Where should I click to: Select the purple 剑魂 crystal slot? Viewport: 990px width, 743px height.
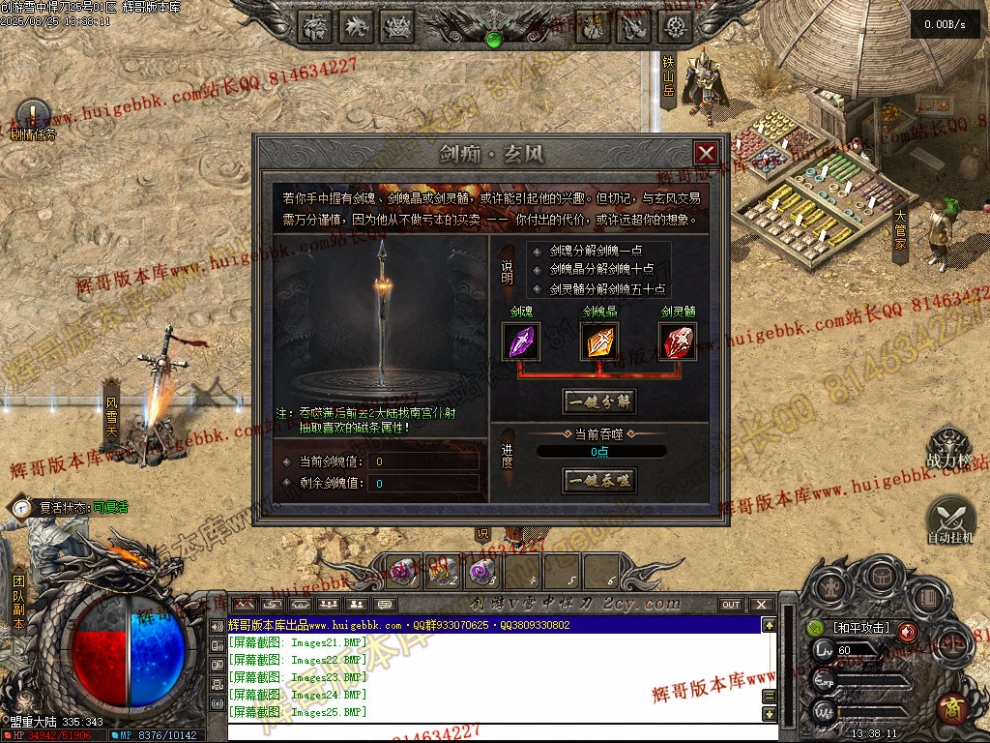click(x=521, y=341)
